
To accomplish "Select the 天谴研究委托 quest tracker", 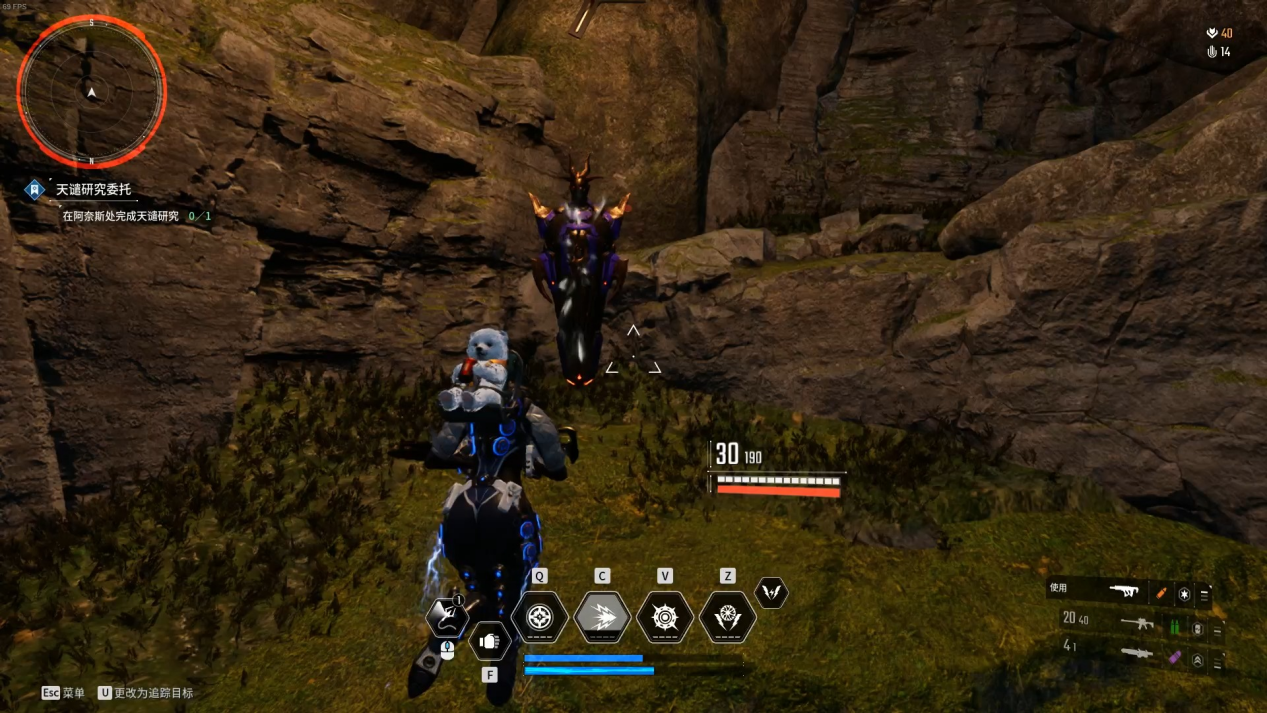I will click(x=93, y=189).
